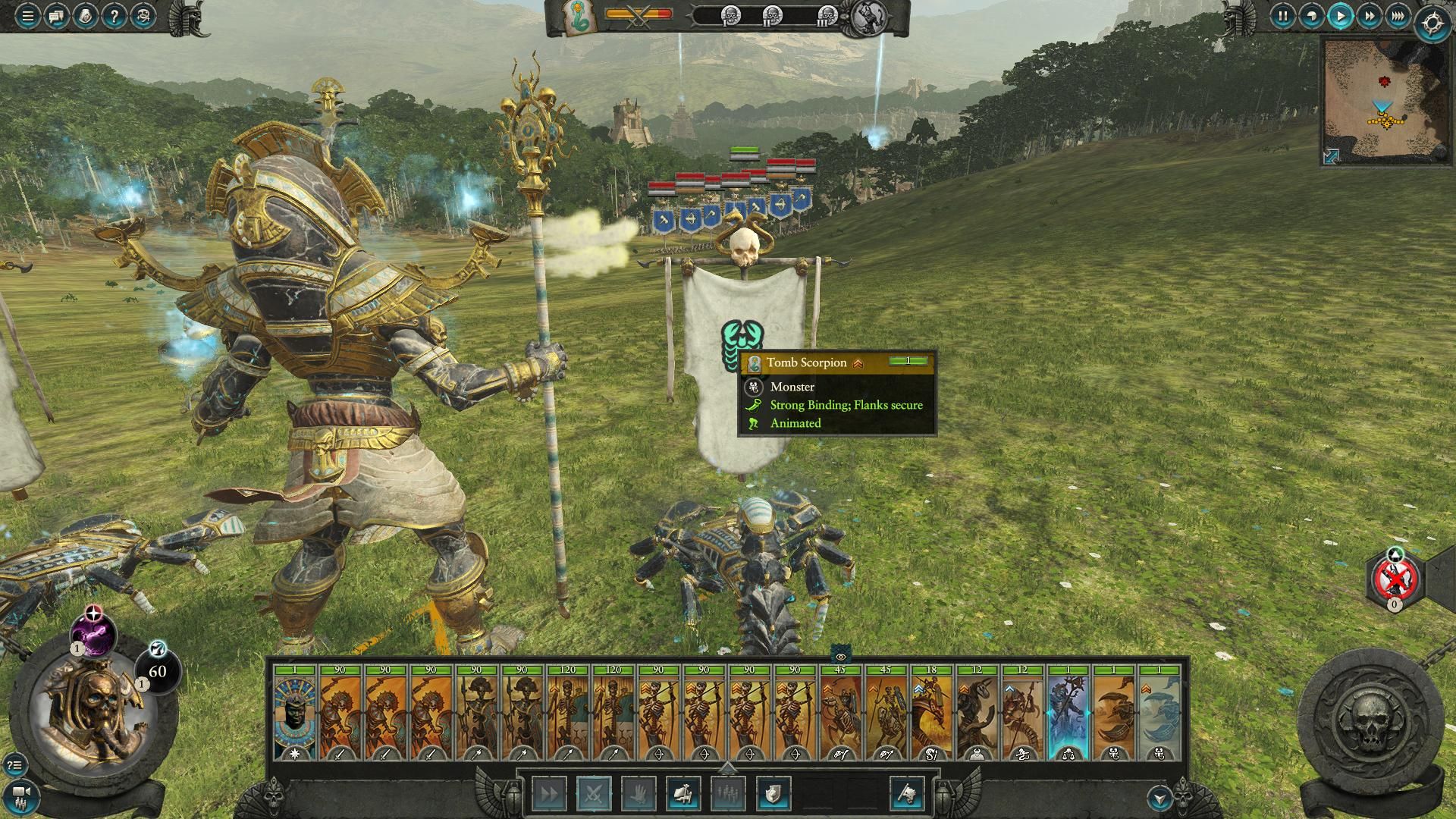Select the Tomb King lord unit card
Image resolution: width=1456 pixels, height=819 pixels.
coord(295,713)
